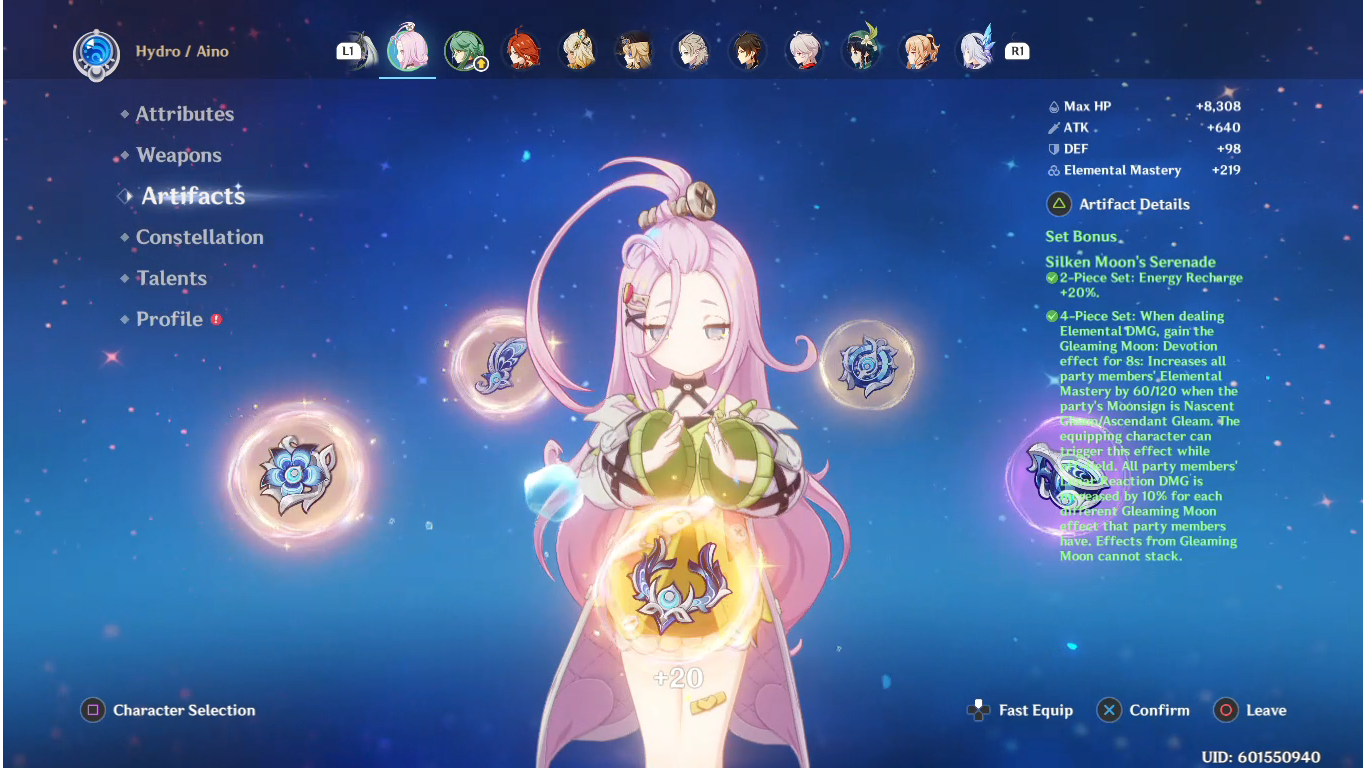Open the Constellation section

coord(199,237)
